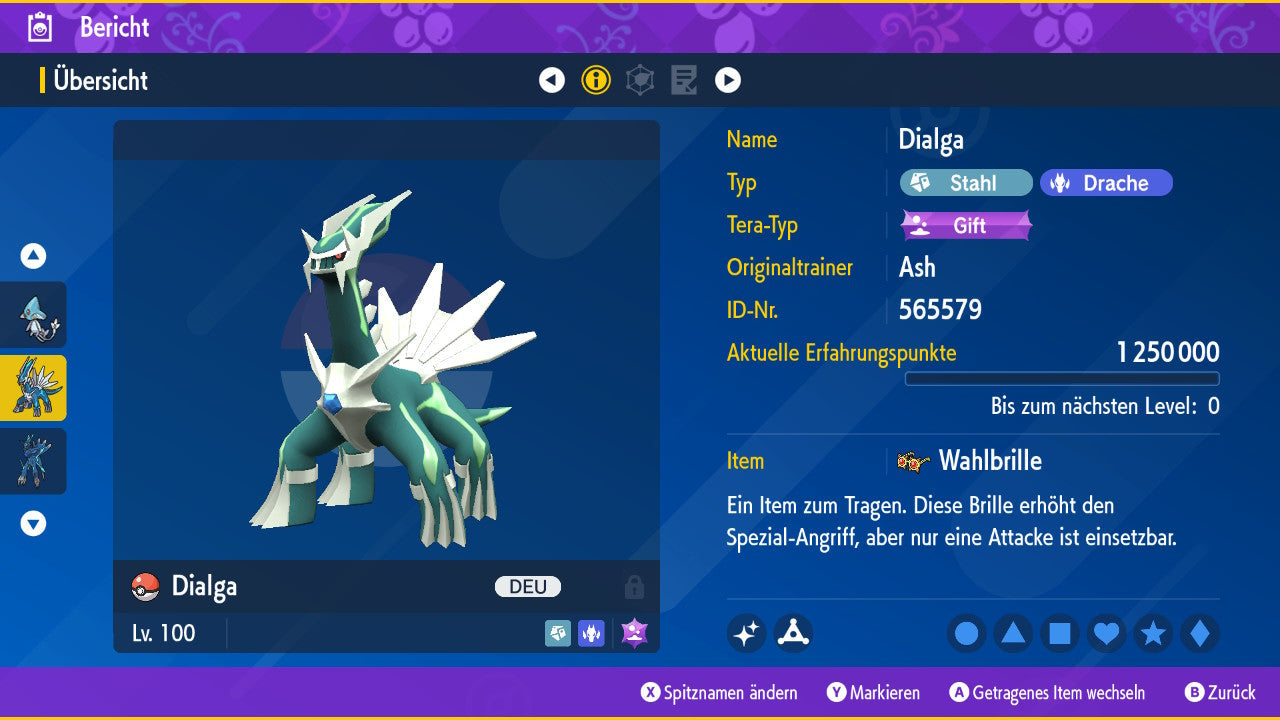Toggle the heart marking
Viewport: 1280px width, 720px height.
tap(1106, 633)
